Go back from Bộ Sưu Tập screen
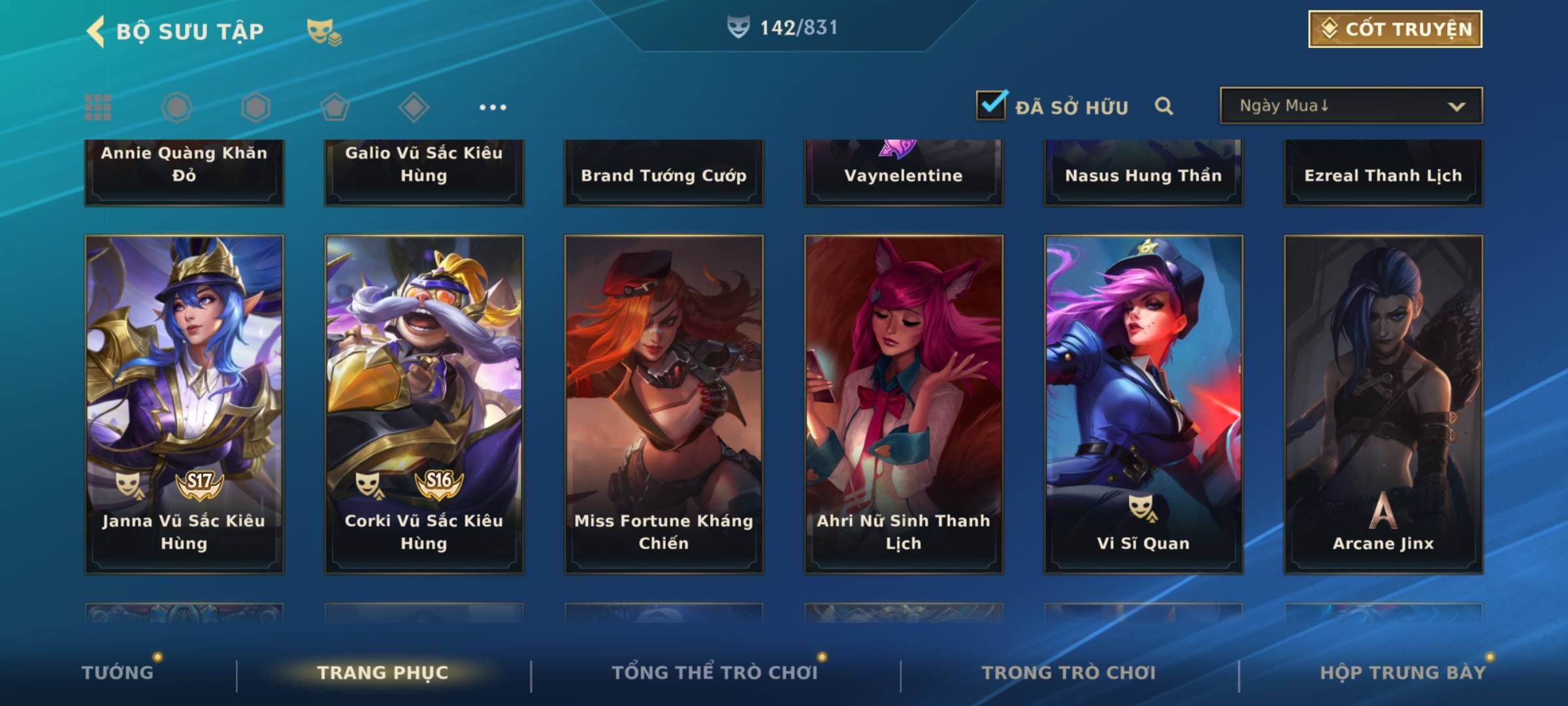This screenshot has height=706, width=1568. tap(96, 31)
